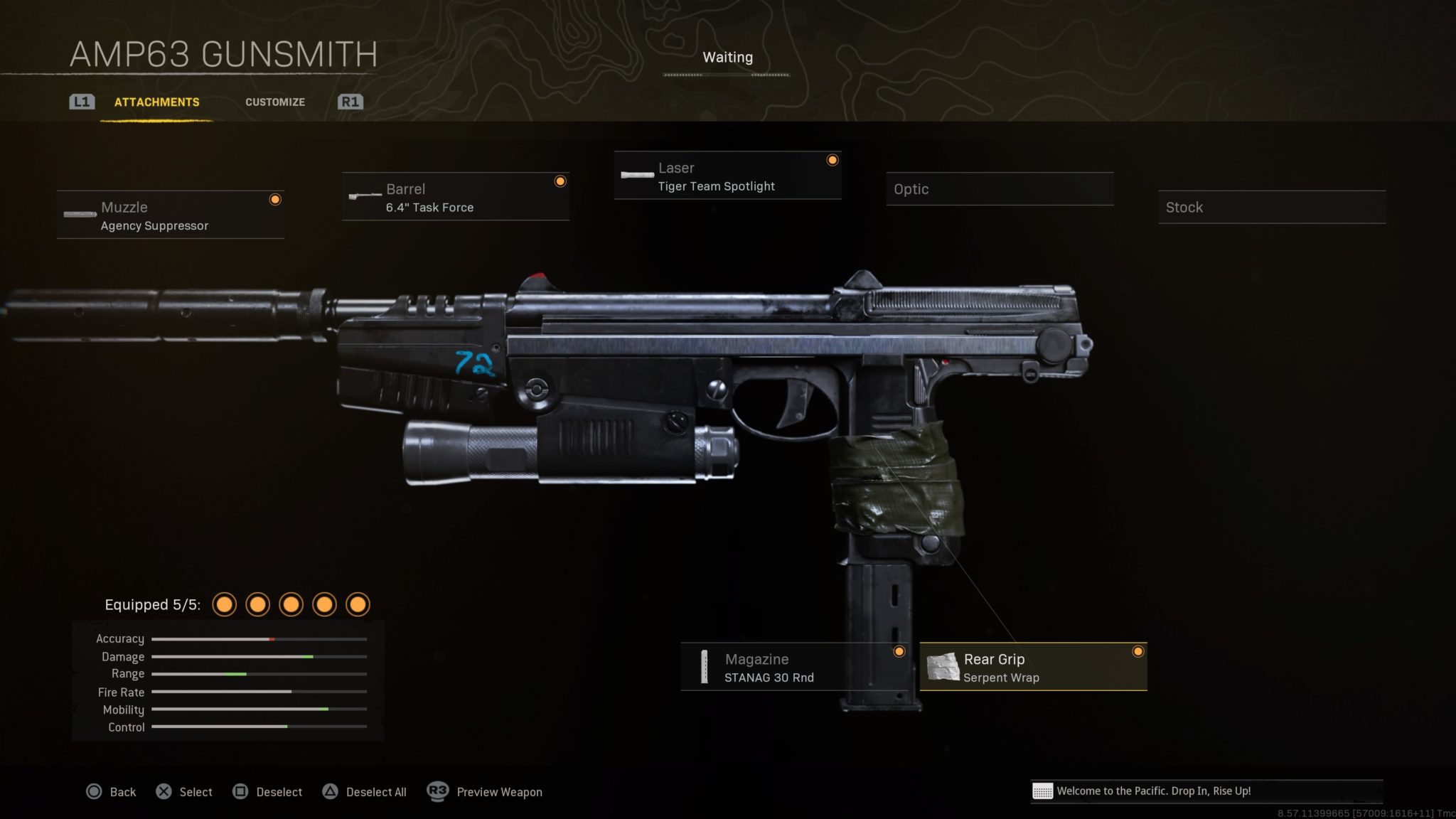Toggle the equipped indicator on the Rear Grip slot
Screen dimensions: 1456x819
point(1138,651)
